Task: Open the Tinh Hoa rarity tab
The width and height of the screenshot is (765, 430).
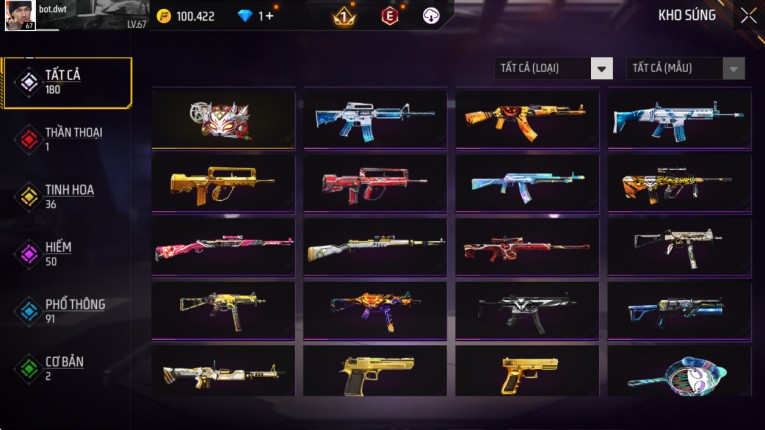Action: pyautogui.click(x=67, y=196)
